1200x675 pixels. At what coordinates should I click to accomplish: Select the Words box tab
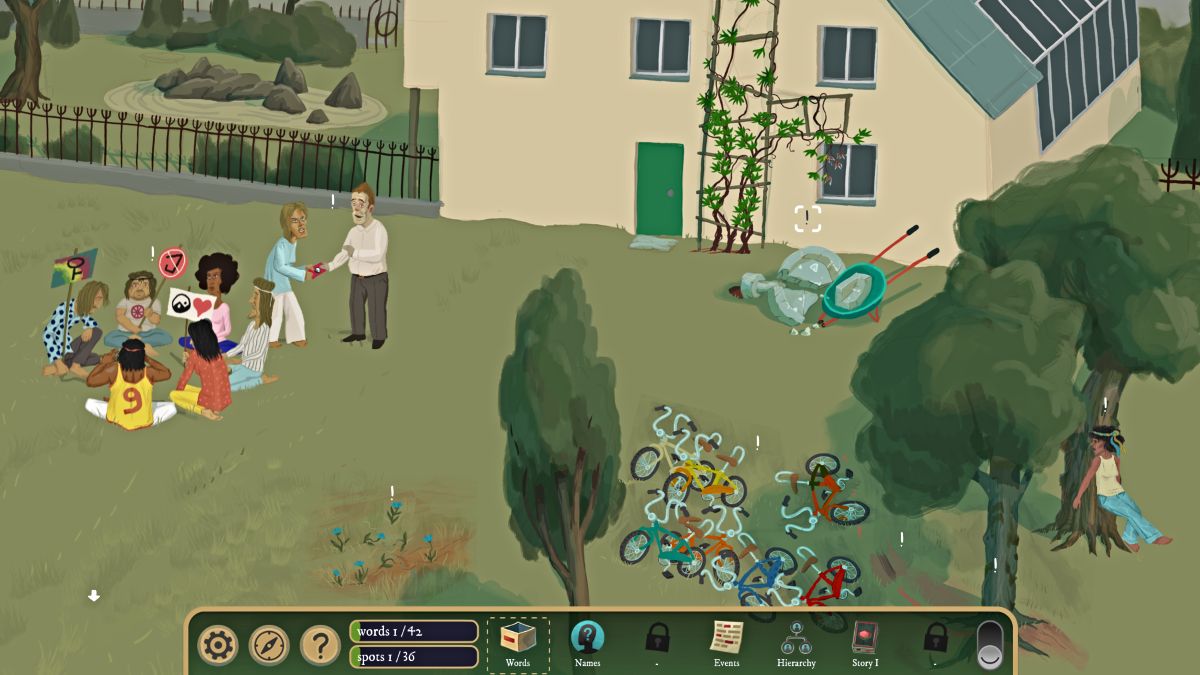click(x=518, y=642)
